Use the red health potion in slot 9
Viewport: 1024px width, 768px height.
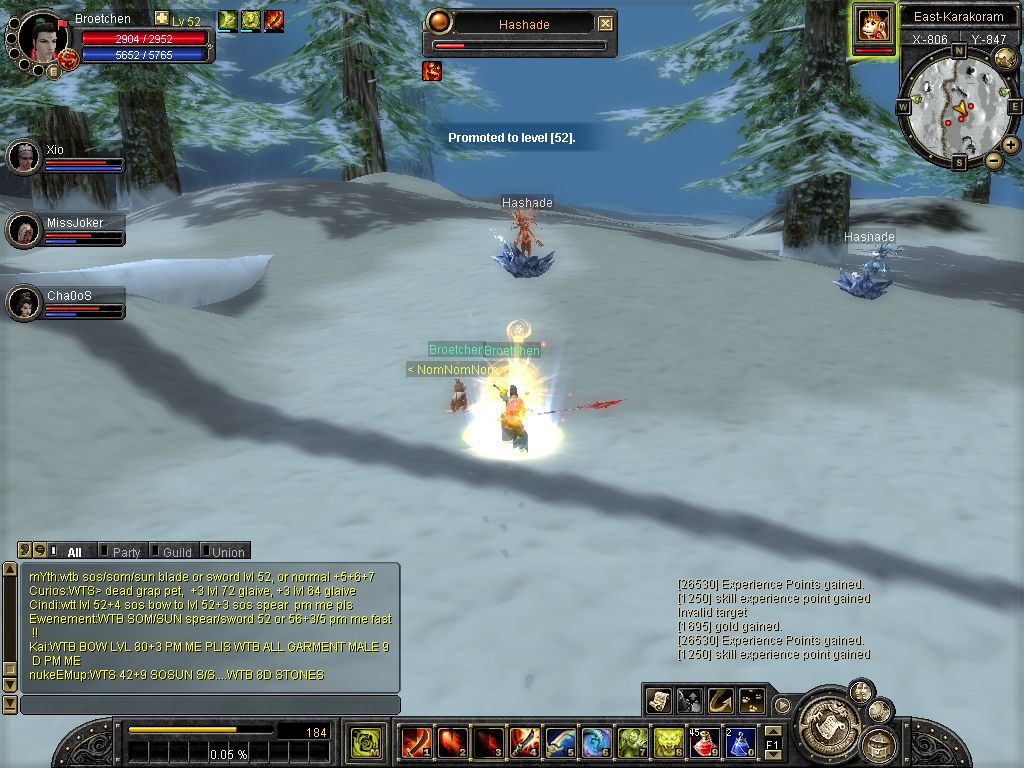[x=704, y=743]
